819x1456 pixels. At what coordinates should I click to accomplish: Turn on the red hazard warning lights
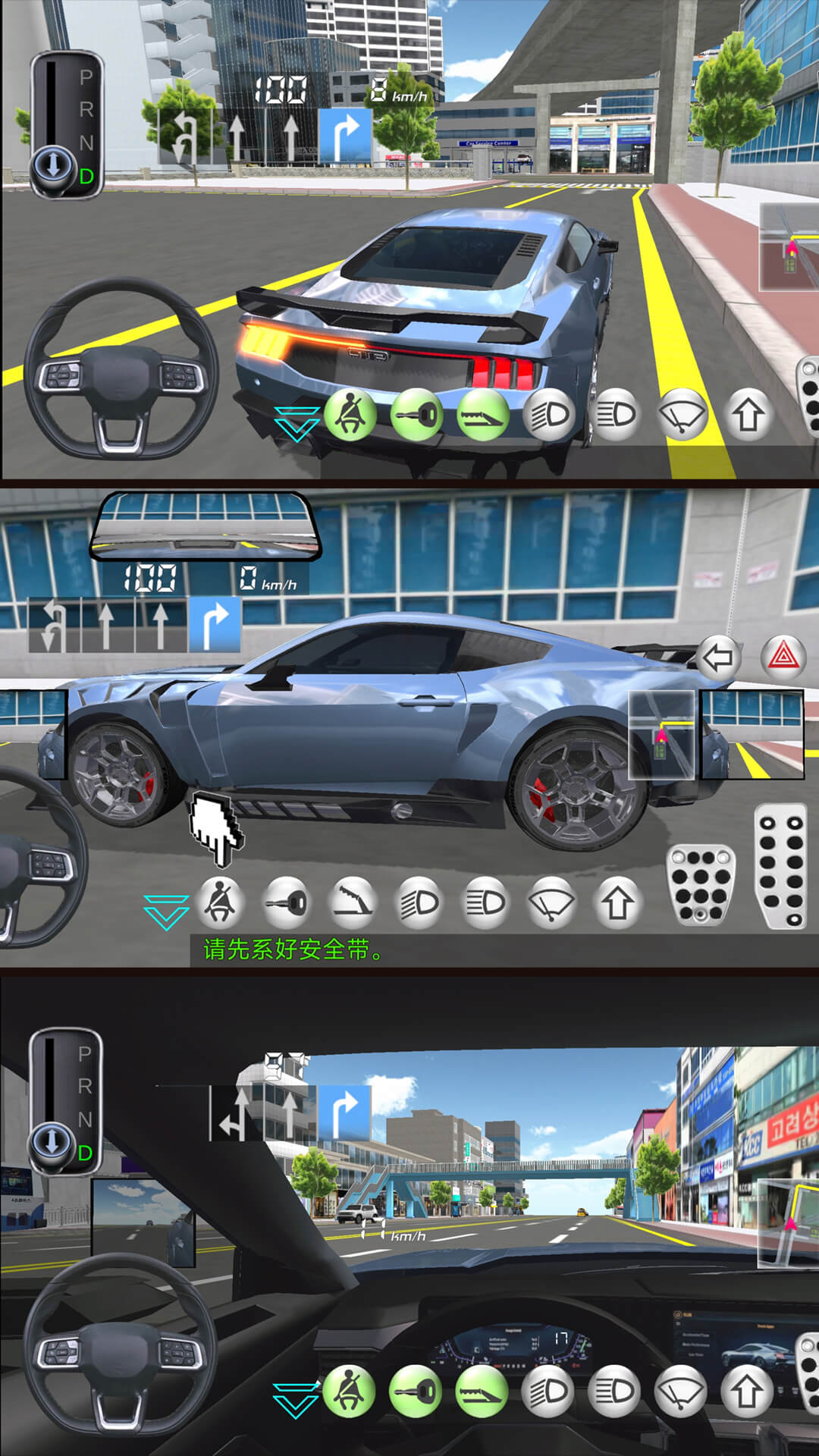click(x=783, y=657)
